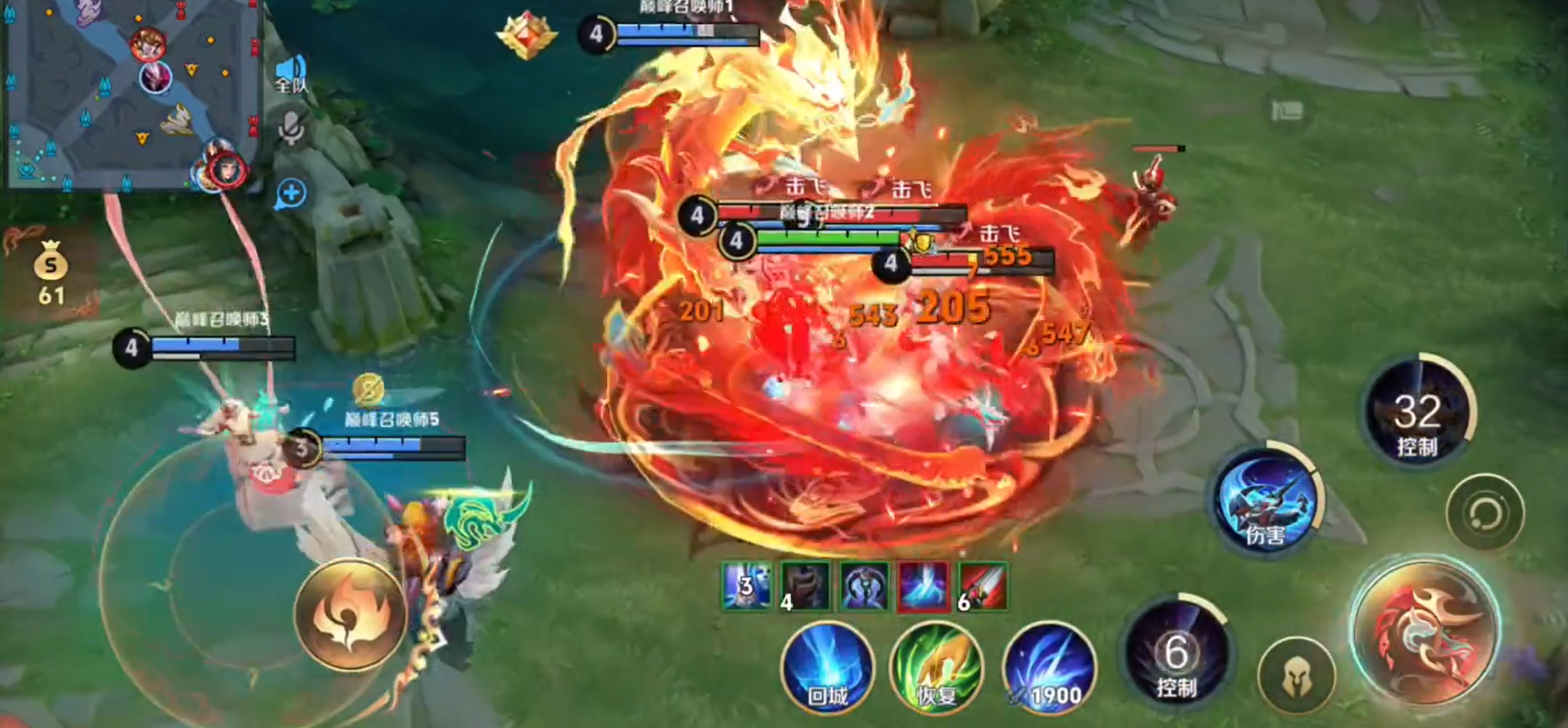Open the quick chat bubble with plus

pos(291,194)
